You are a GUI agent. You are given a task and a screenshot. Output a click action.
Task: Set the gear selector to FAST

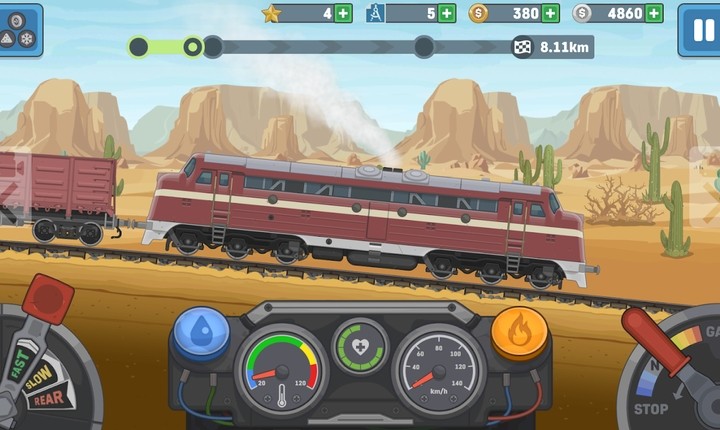click(x=20, y=358)
